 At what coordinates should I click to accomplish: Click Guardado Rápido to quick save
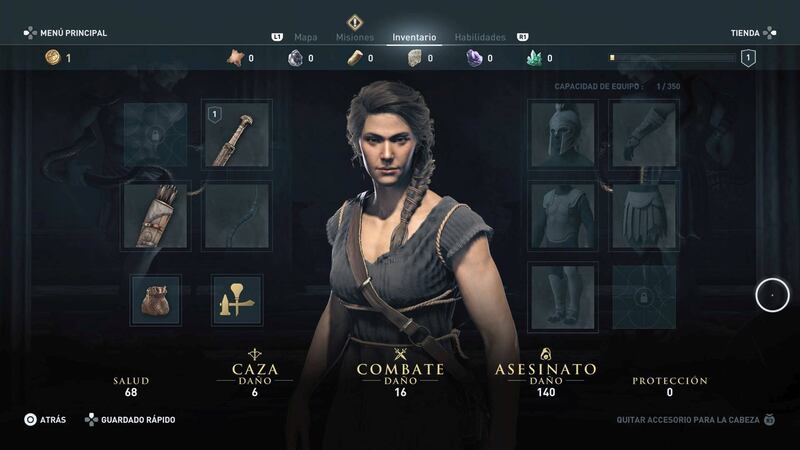pos(130,420)
